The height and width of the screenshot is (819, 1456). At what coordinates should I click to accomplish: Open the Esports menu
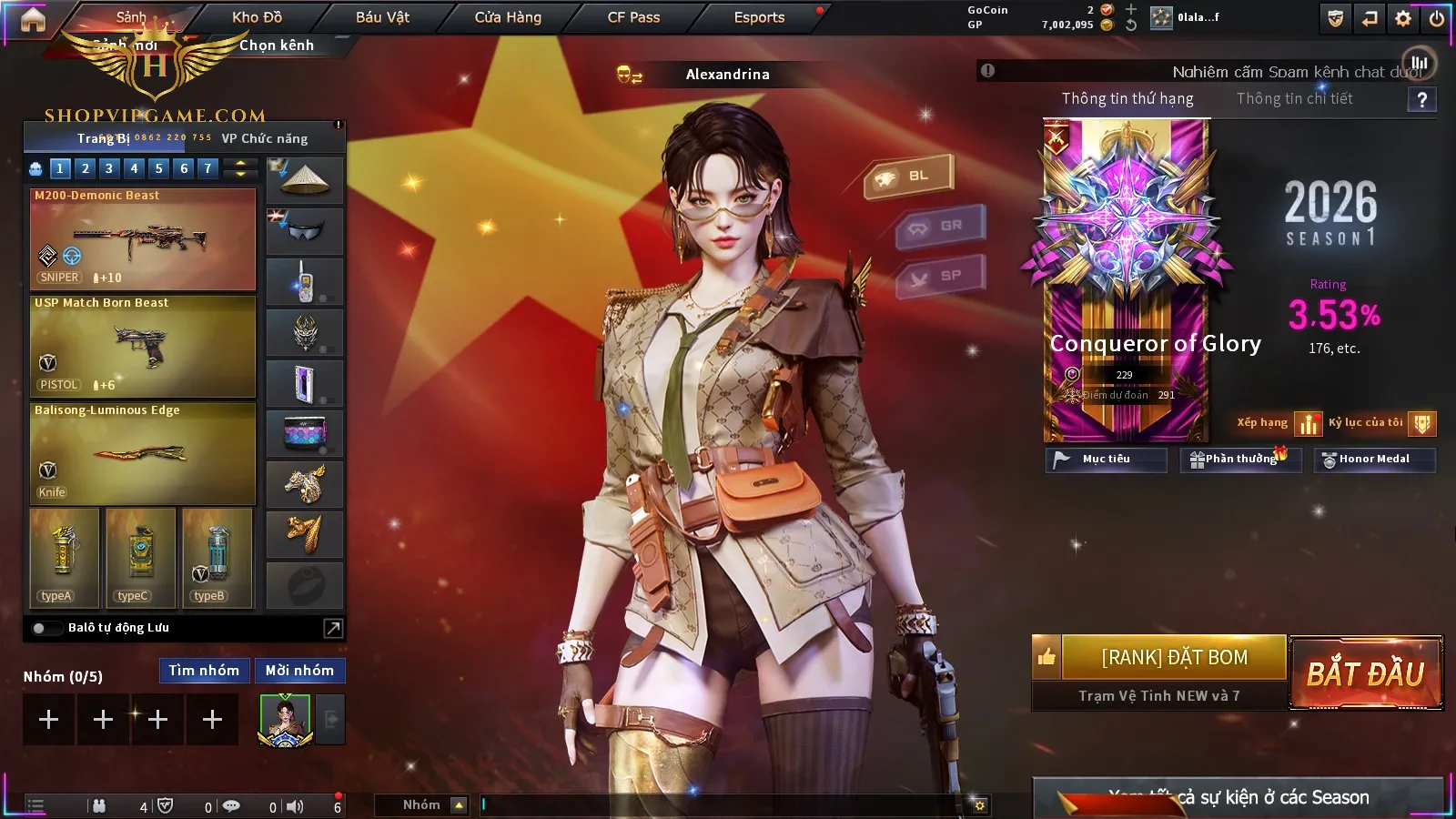click(759, 17)
